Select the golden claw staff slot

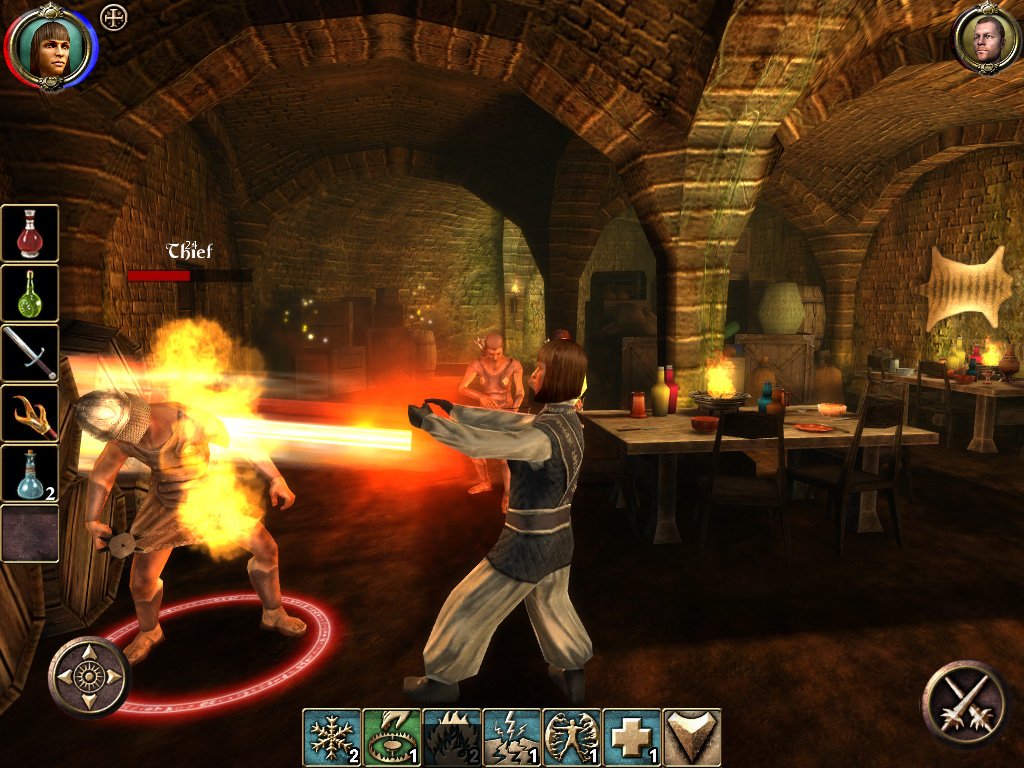point(30,413)
